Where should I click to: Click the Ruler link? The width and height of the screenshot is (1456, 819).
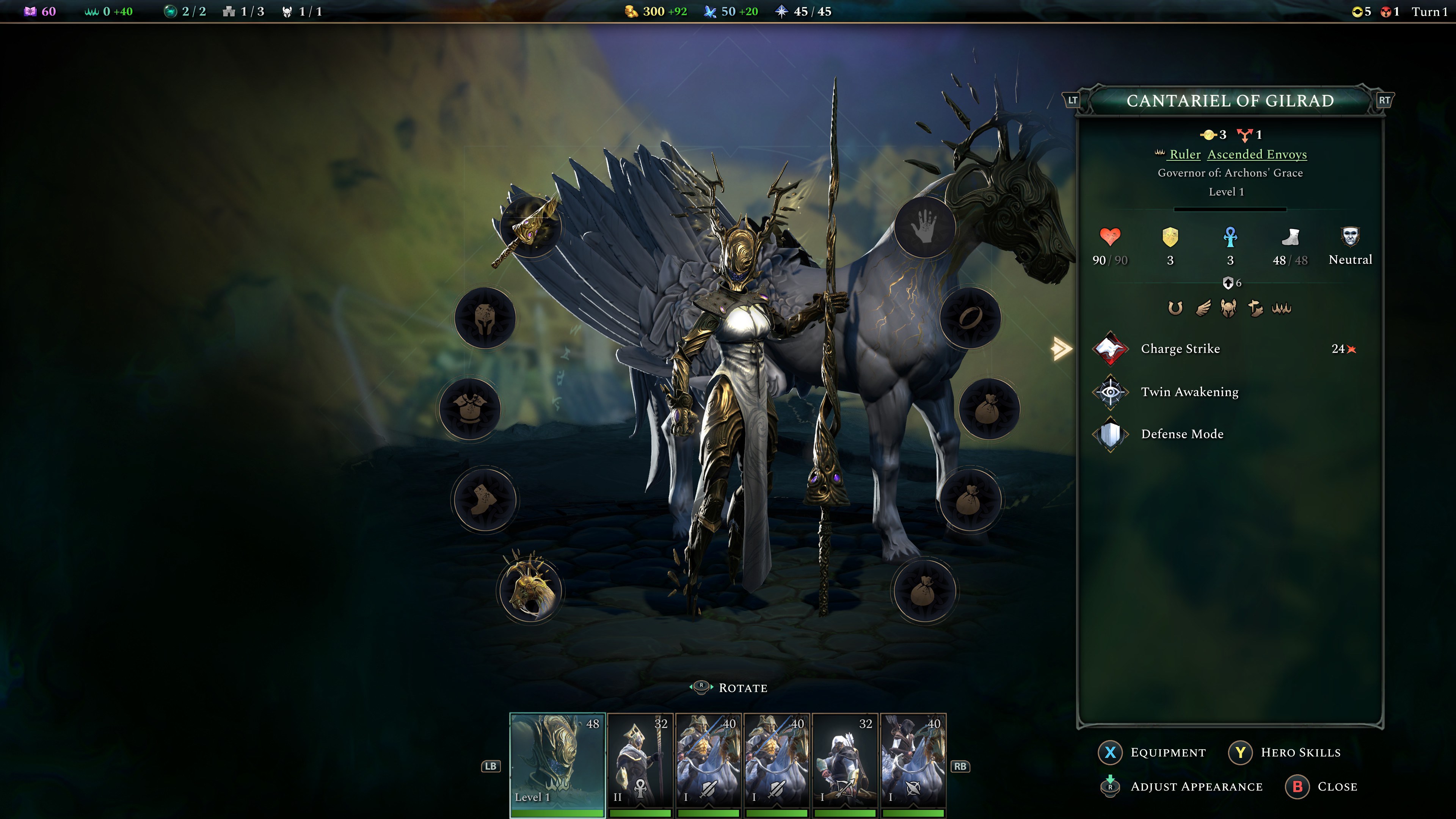point(1186,154)
